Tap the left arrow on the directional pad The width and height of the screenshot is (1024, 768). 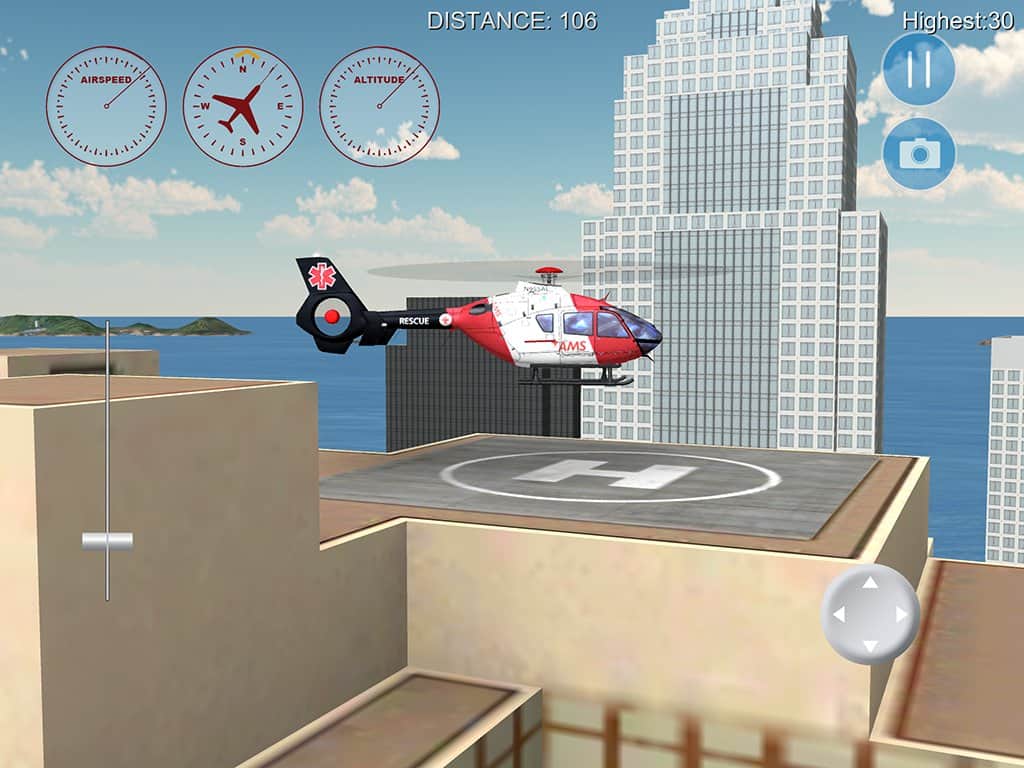839,614
